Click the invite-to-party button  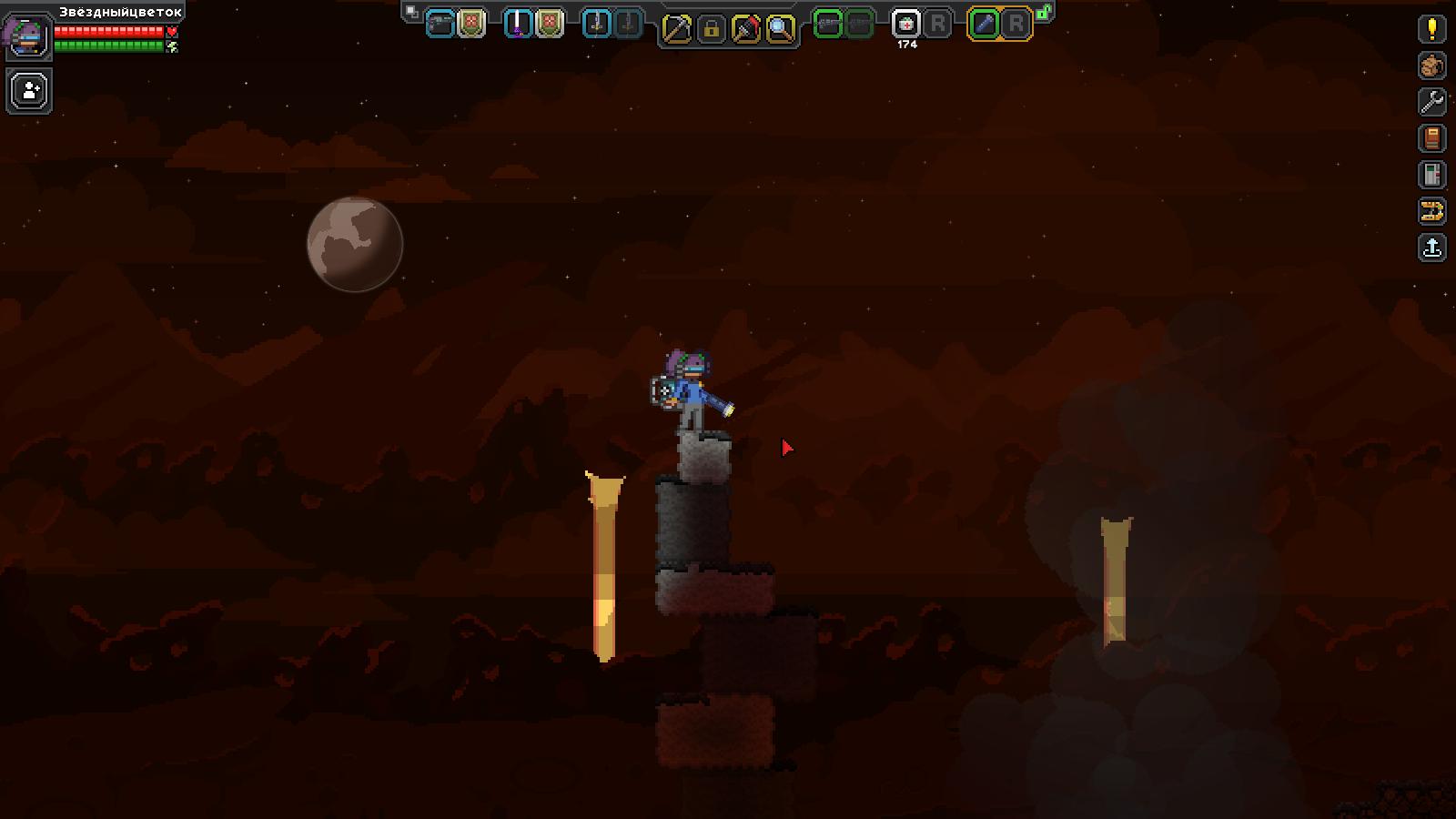click(29, 91)
